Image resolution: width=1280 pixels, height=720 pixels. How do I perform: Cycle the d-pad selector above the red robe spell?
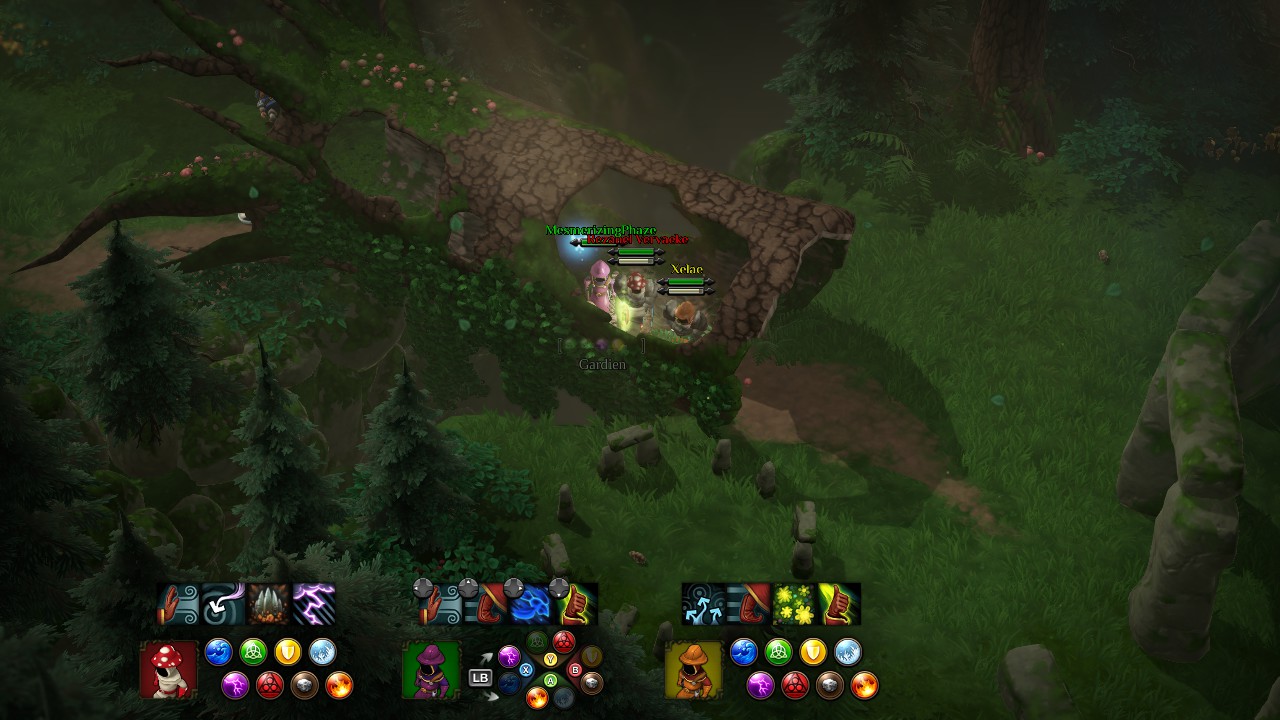(467, 588)
